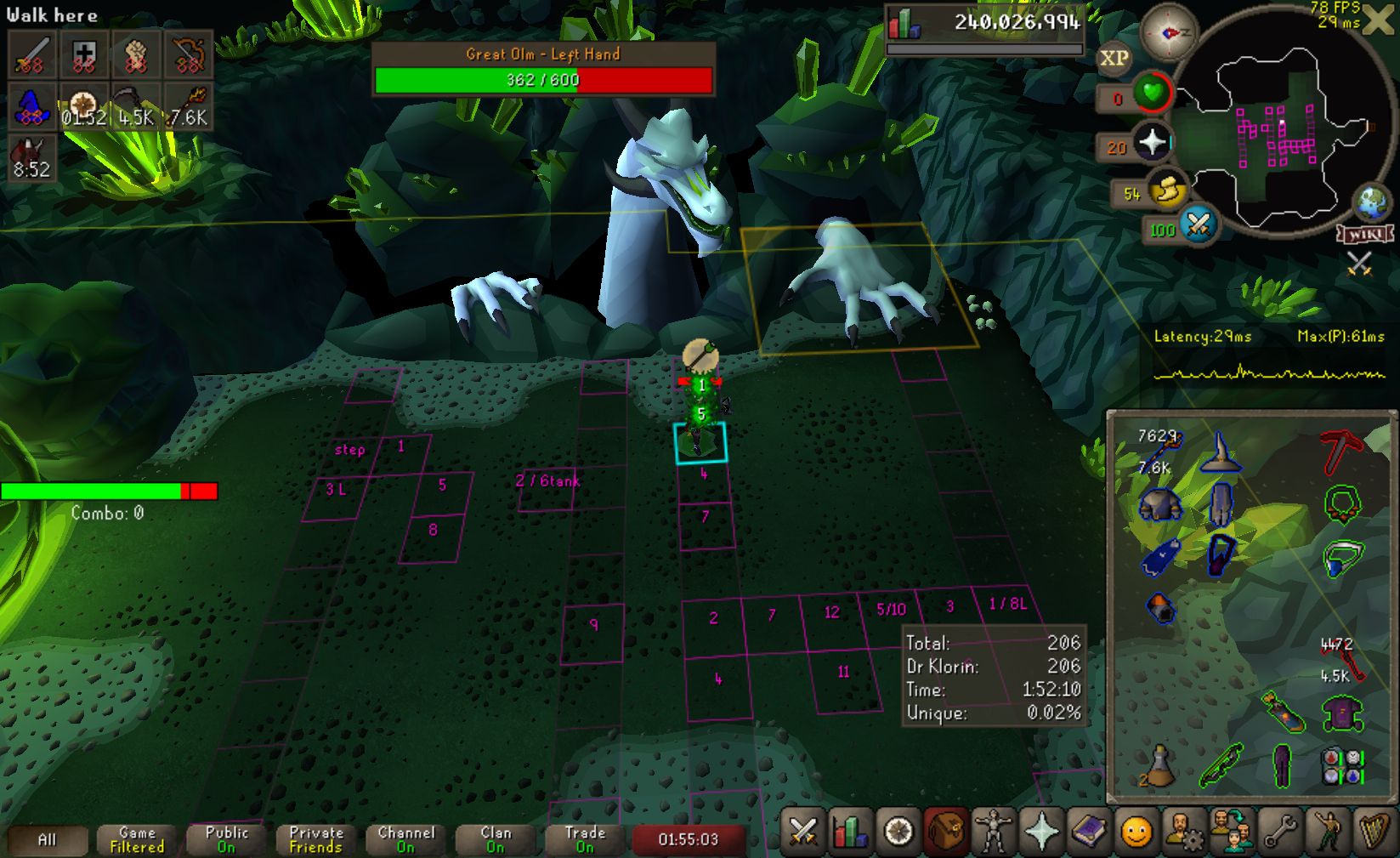Open the Music harp tab

click(1374, 832)
